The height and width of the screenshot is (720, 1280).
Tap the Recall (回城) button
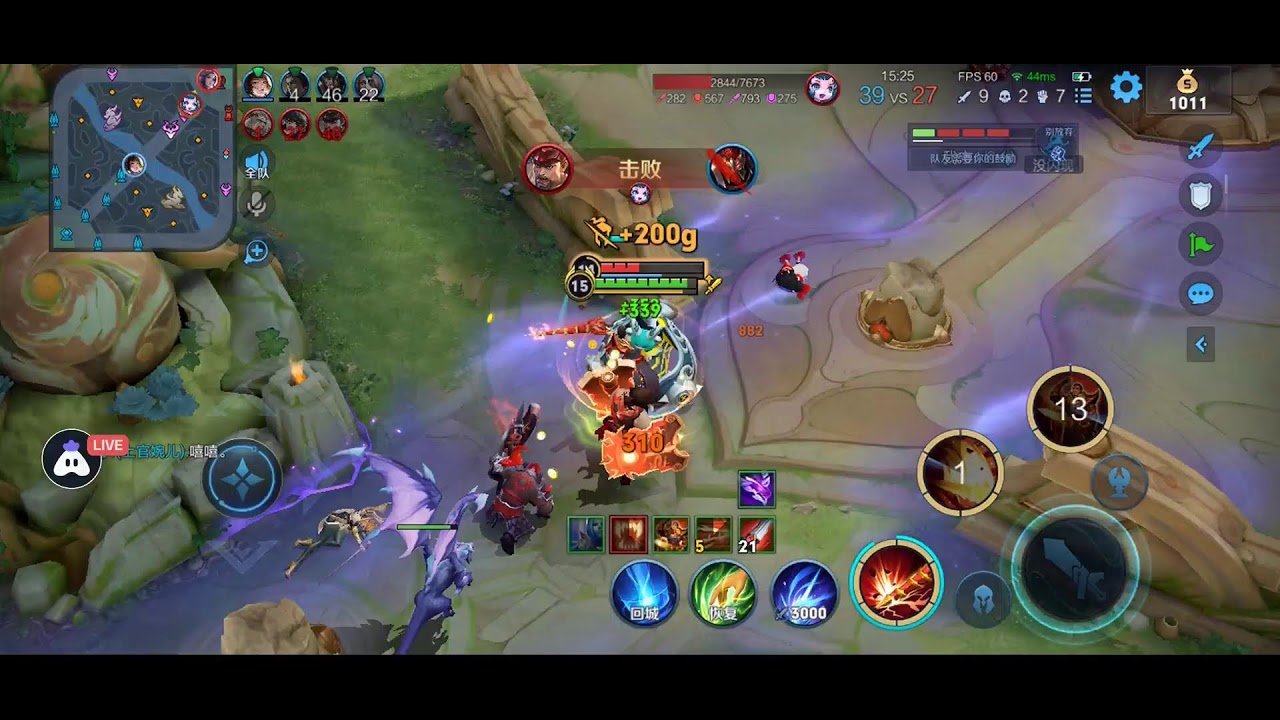[644, 592]
